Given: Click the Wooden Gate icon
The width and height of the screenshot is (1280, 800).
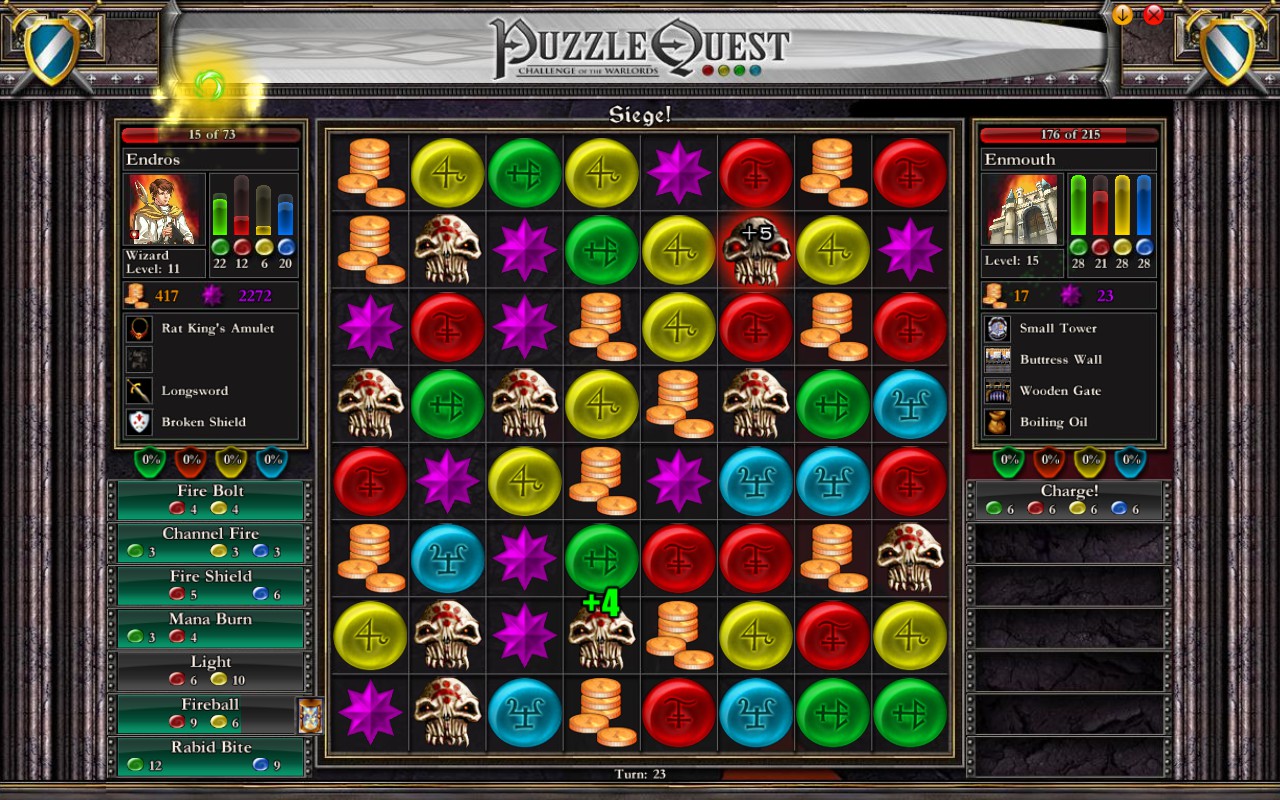Looking at the screenshot, I should [x=995, y=391].
